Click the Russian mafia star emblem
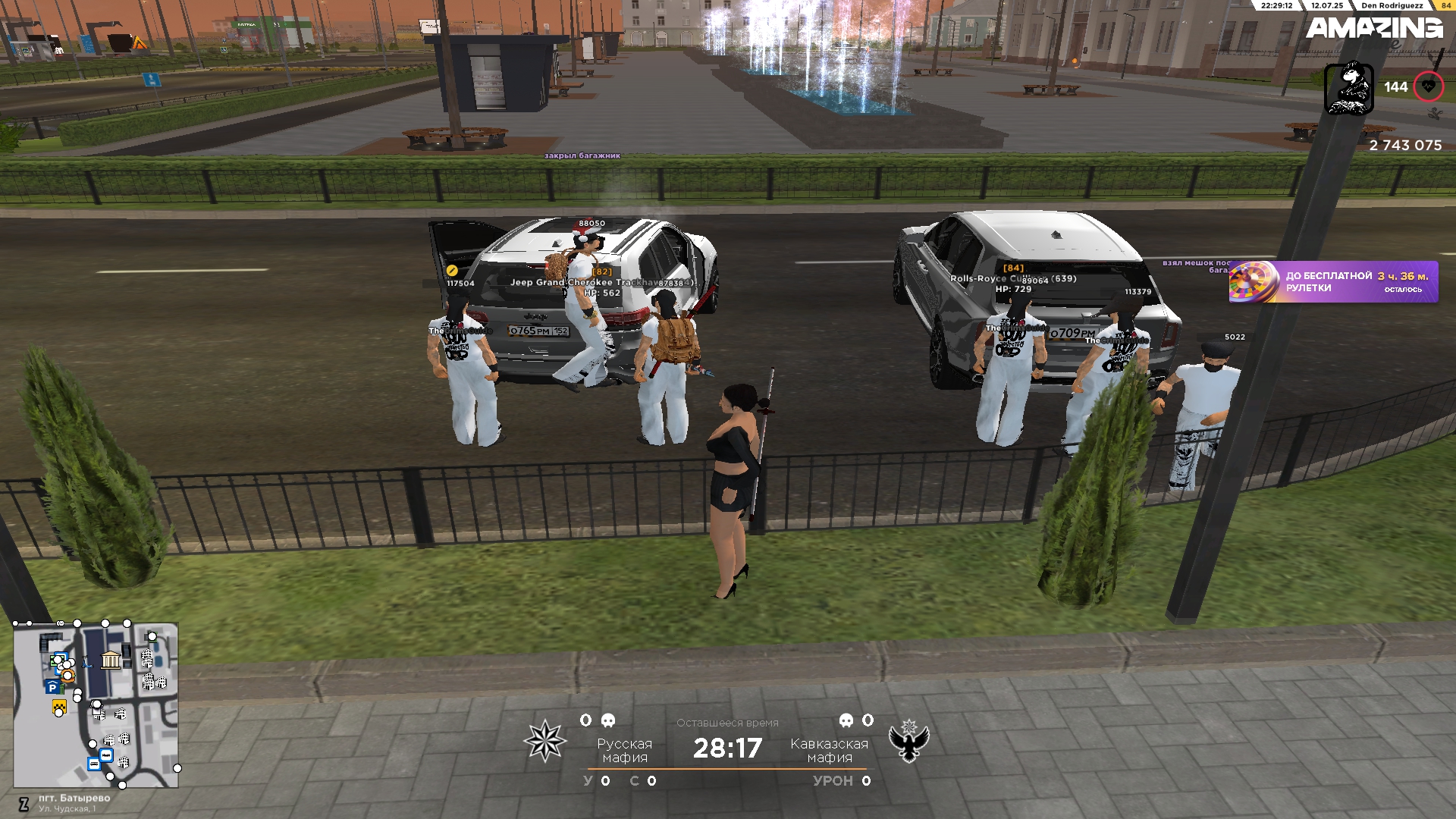Image resolution: width=1456 pixels, height=819 pixels. tap(544, 741)
